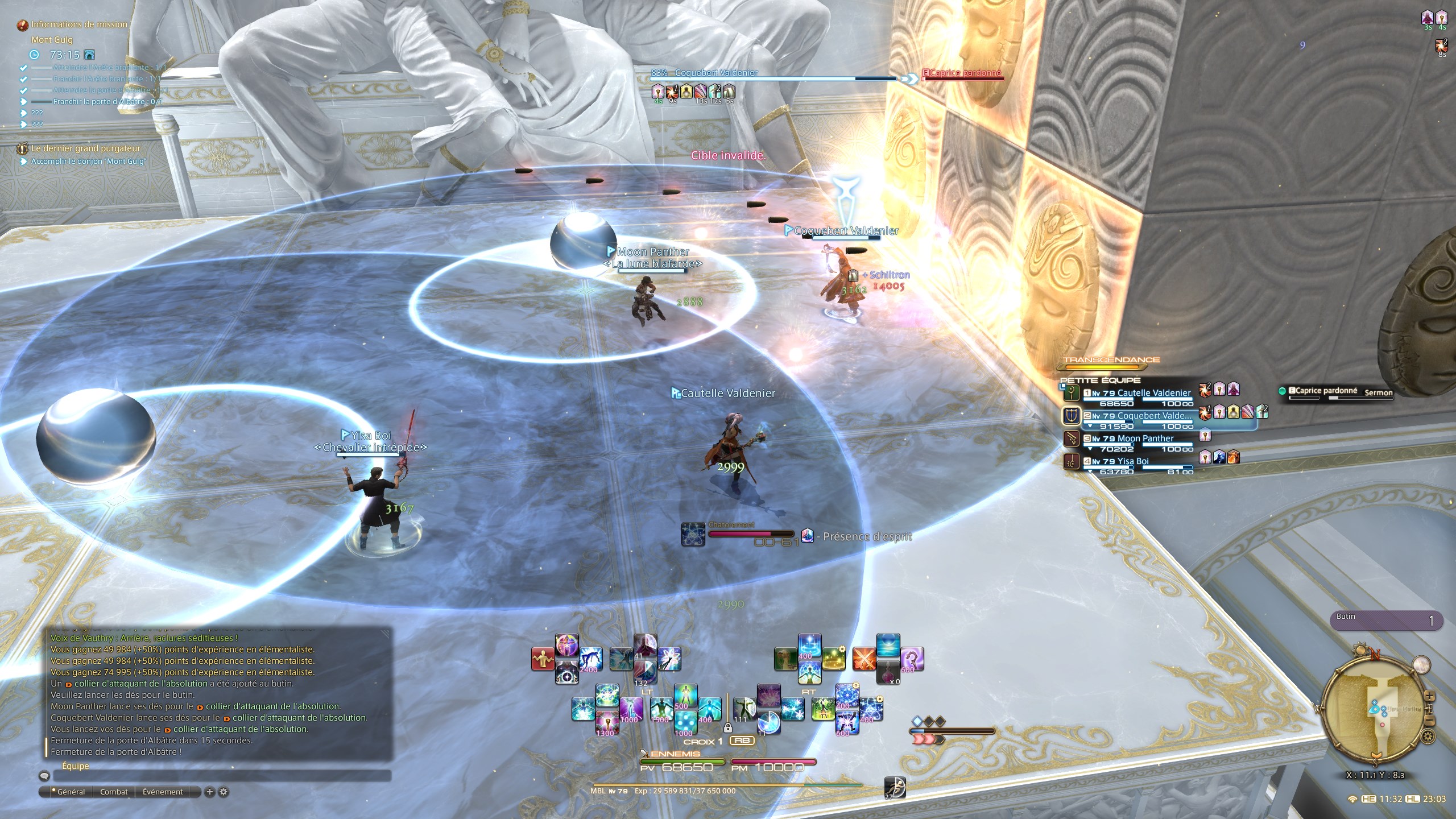Select Moon Panther in the party list
Image resolution: width=1456 pixels, height=819 pixels.
1144,439
